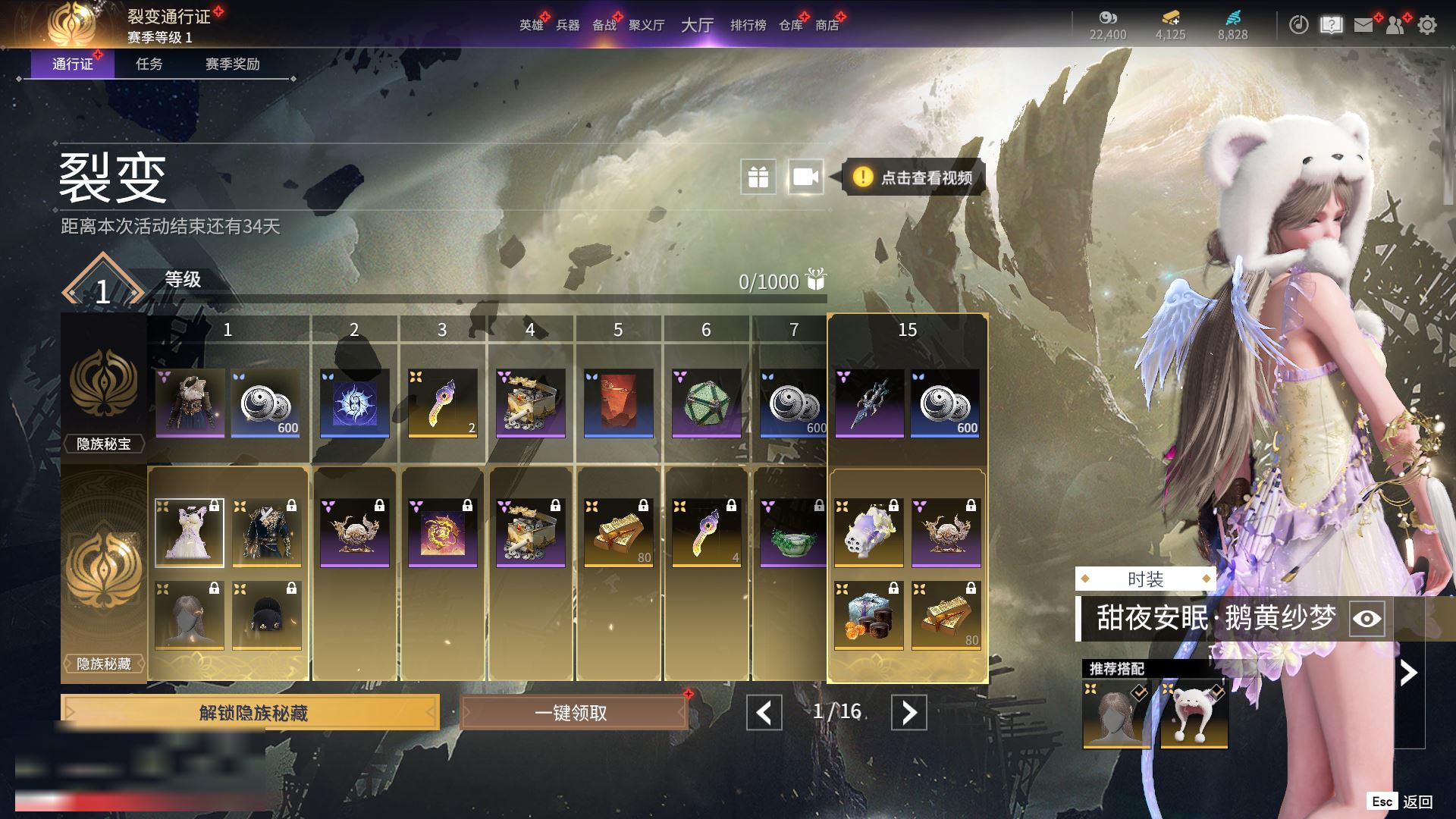The width and height of the screenshot is (1456, 819).
Task: Claim all rewards with 一键领取
Action: pos(573,713)
